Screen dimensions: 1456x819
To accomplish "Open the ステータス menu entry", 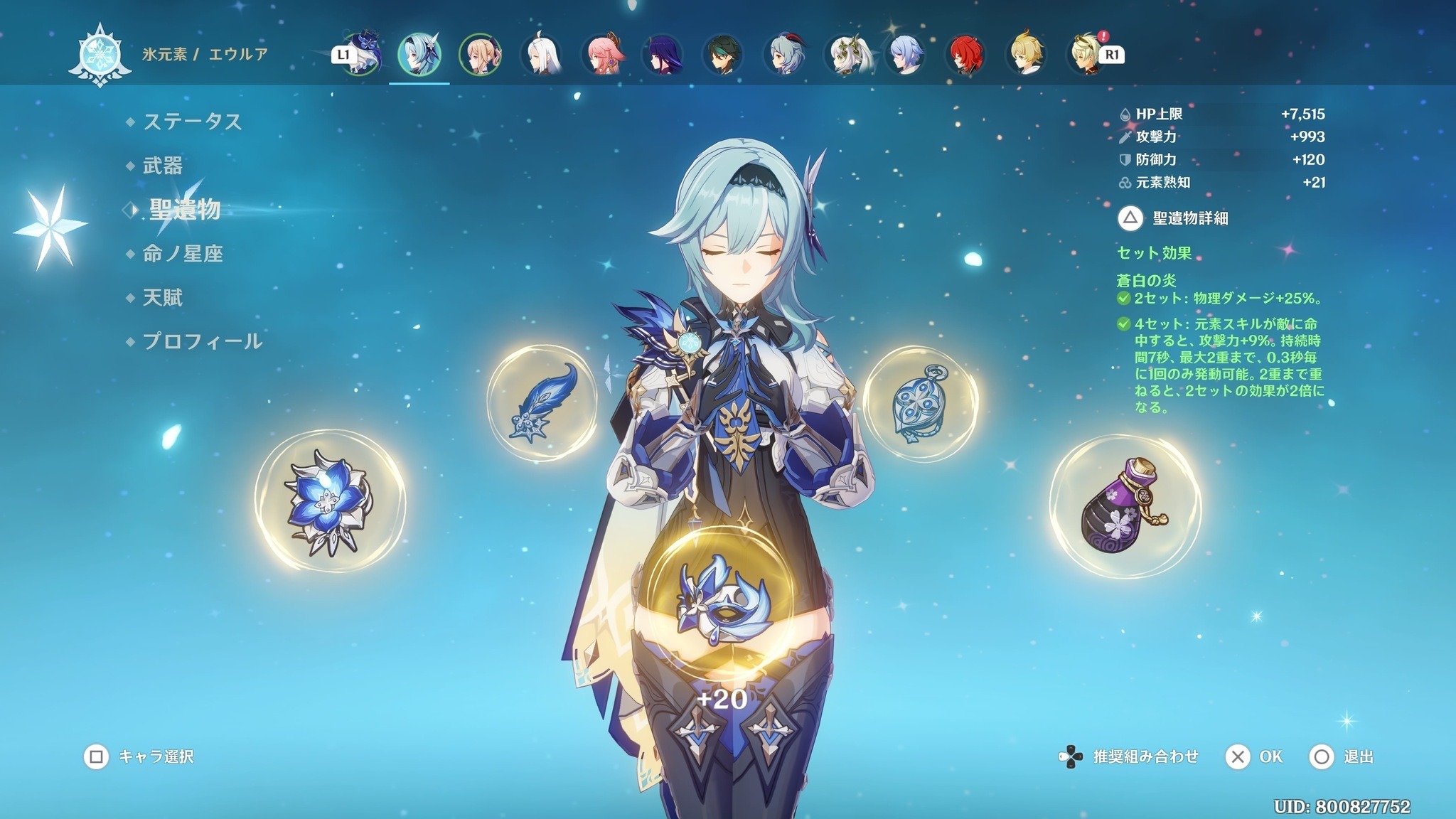I will tap(192, 122).
